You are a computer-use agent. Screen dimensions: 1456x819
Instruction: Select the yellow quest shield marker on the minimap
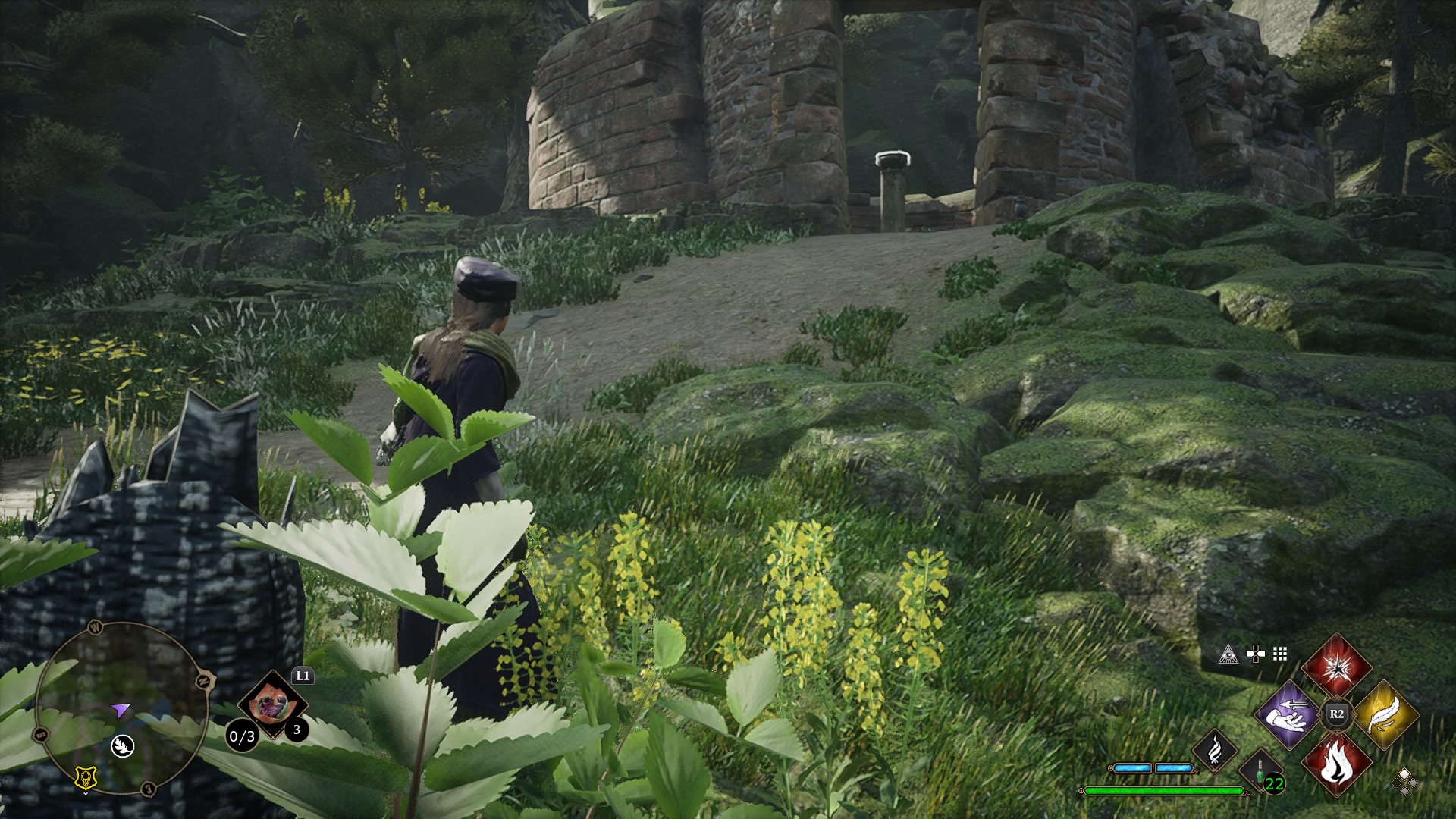click(86, 777)
